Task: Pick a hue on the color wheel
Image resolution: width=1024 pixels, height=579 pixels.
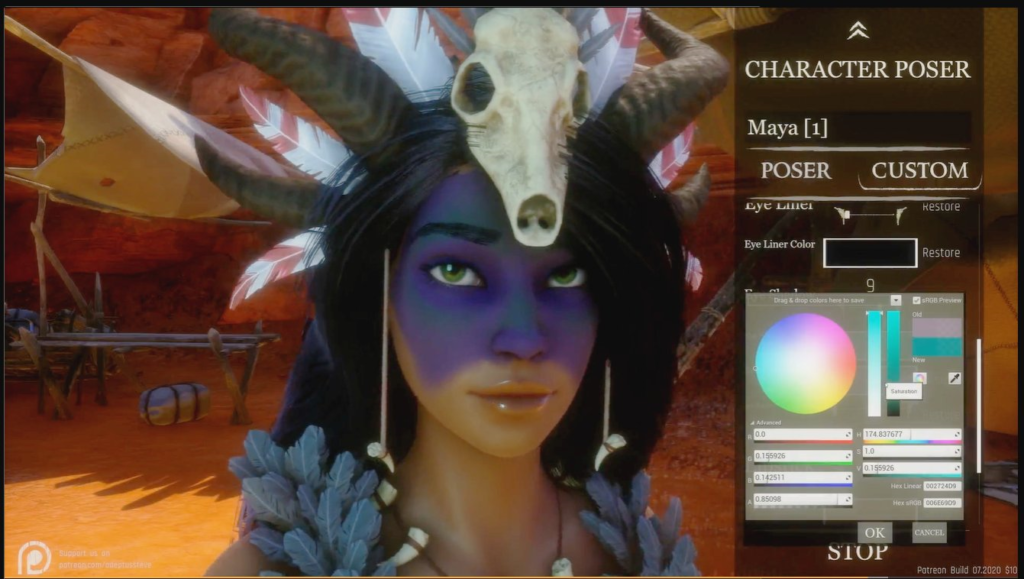Action: point(805,363)
